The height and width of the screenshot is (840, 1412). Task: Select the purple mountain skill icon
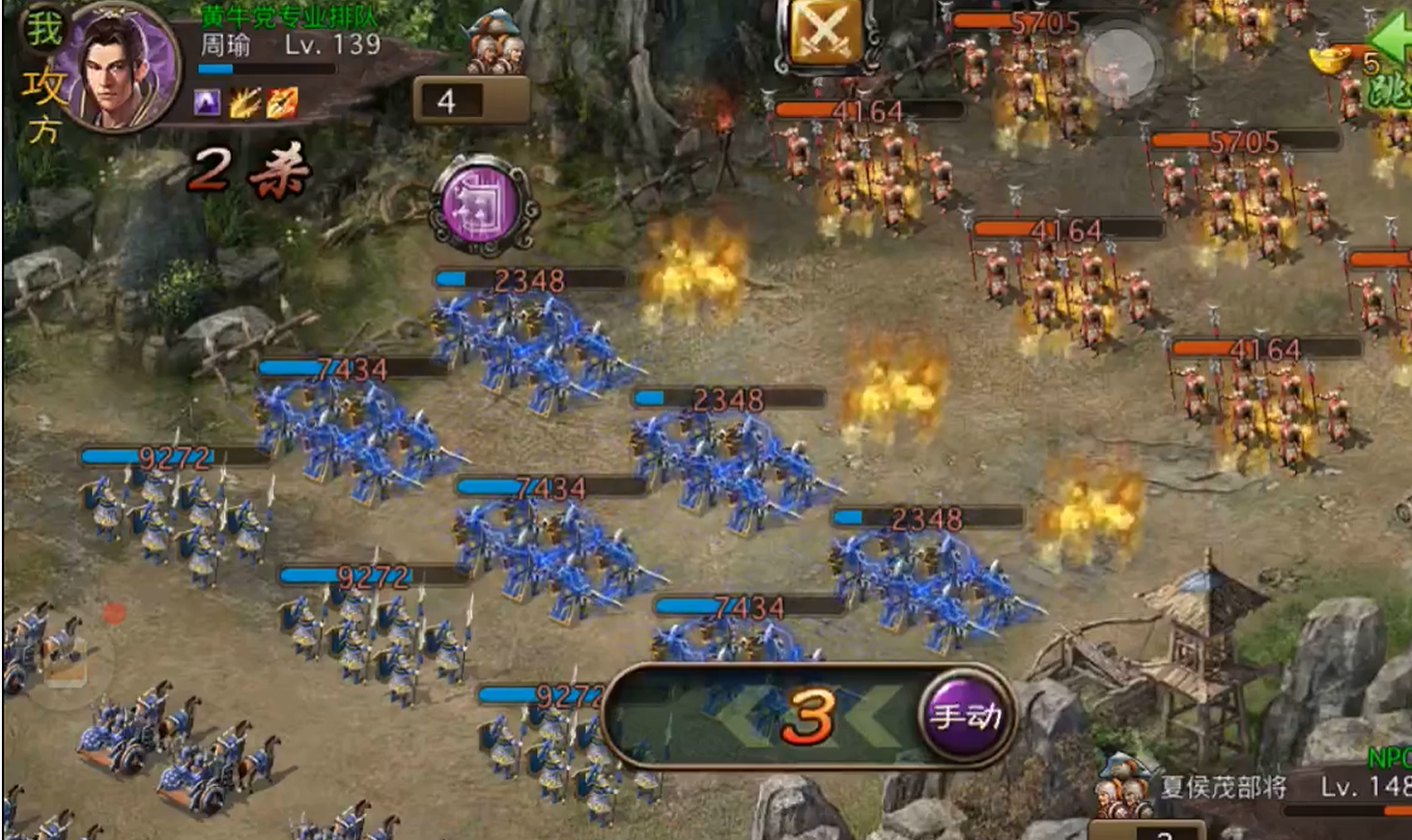point(207,101)
